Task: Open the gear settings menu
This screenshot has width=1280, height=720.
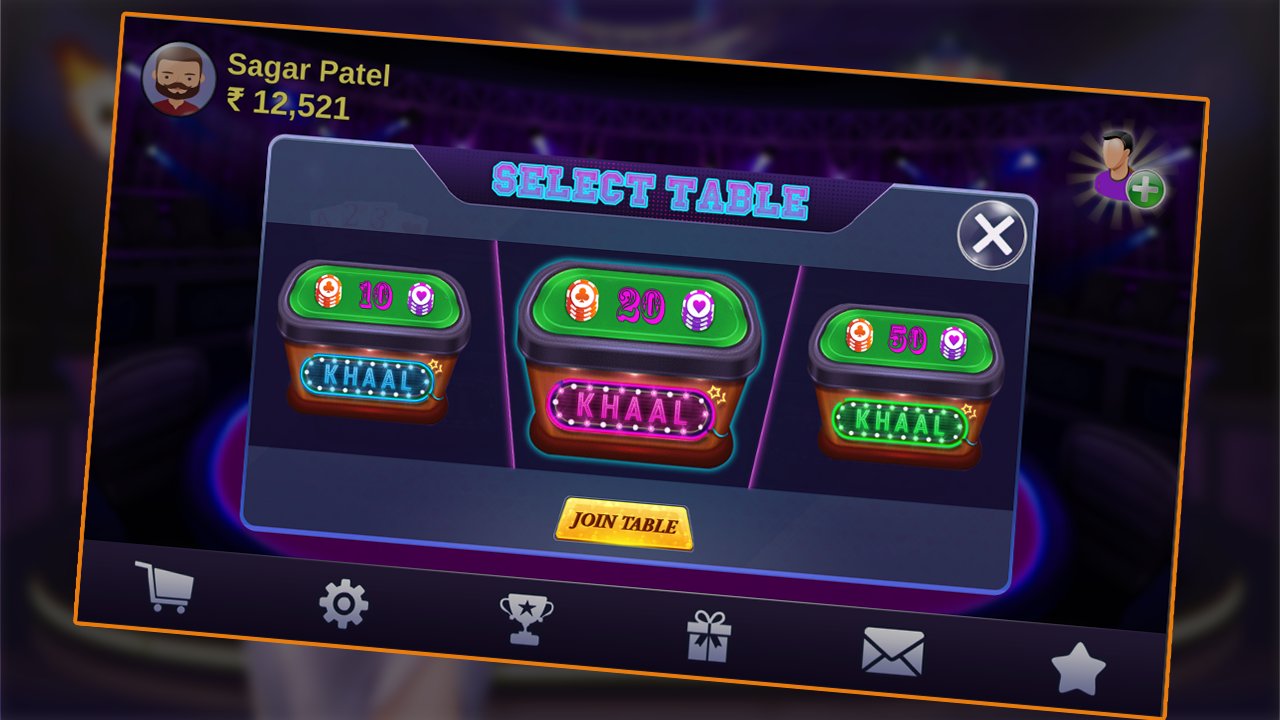Action: click(343, 603)
